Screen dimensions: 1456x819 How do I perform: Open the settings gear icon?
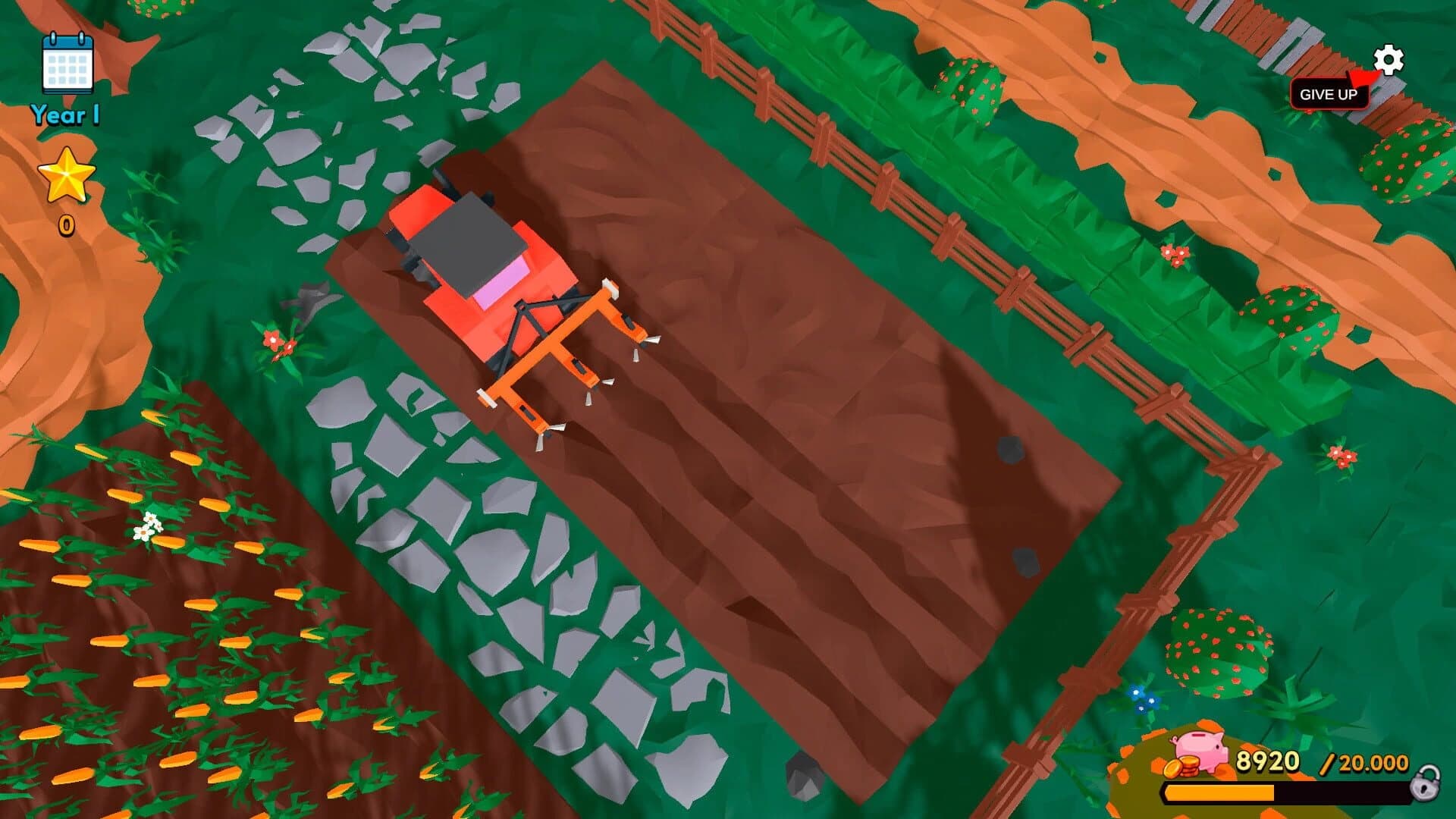[x=1389, y=60]
